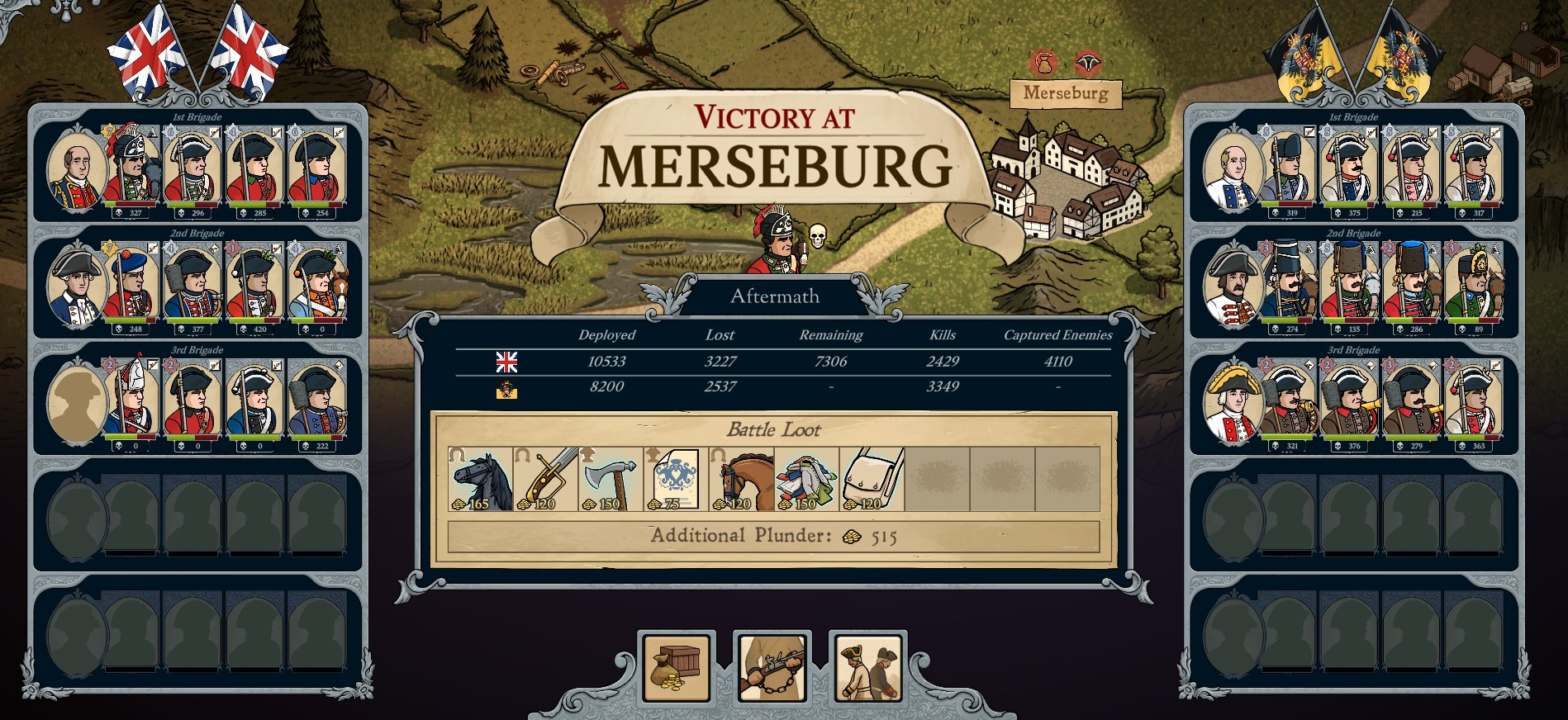1568x720 pixels.
Task: Select the black horse loot item
Action: tap(481, 480)
